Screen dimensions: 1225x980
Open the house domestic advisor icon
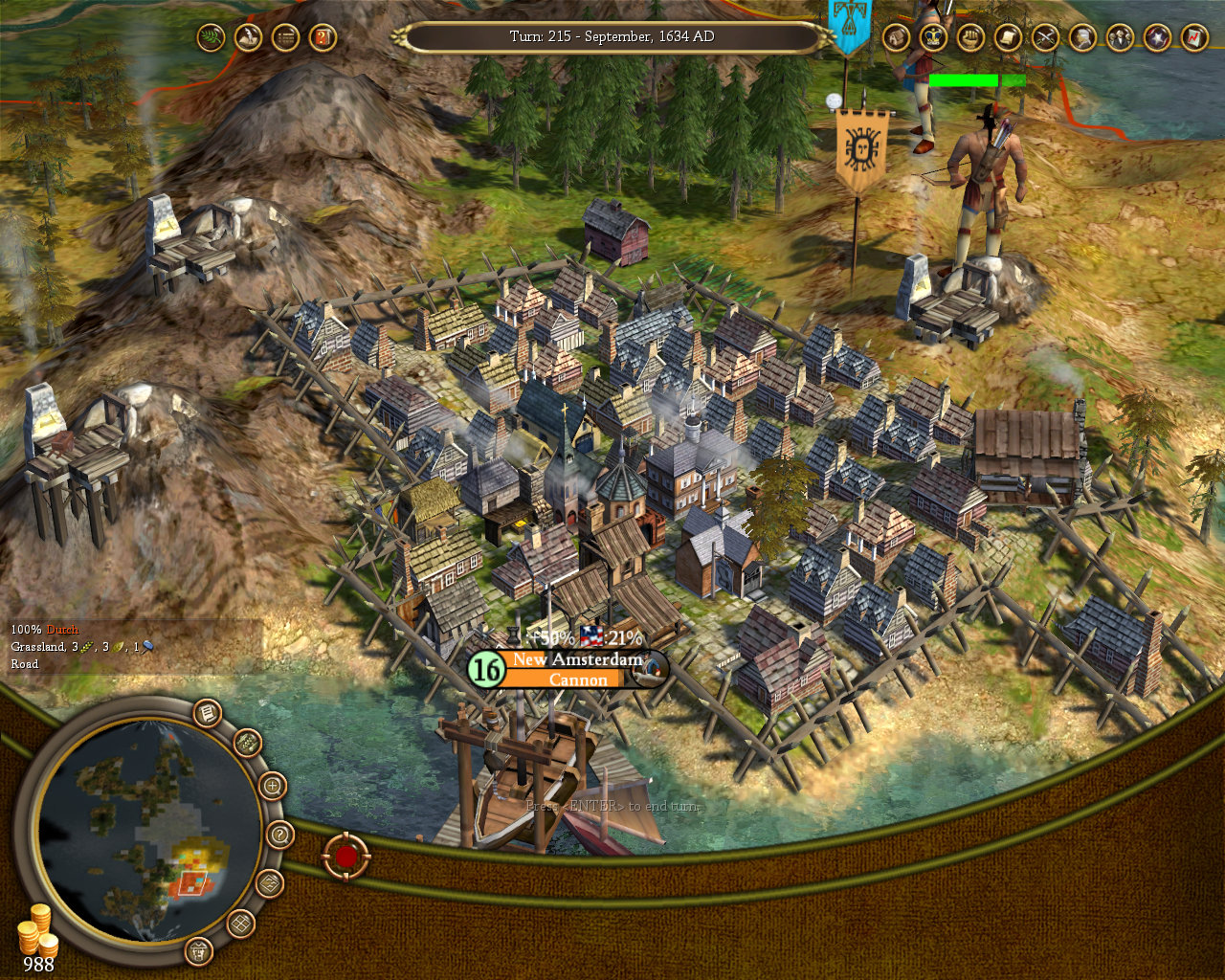pos(896,38)
